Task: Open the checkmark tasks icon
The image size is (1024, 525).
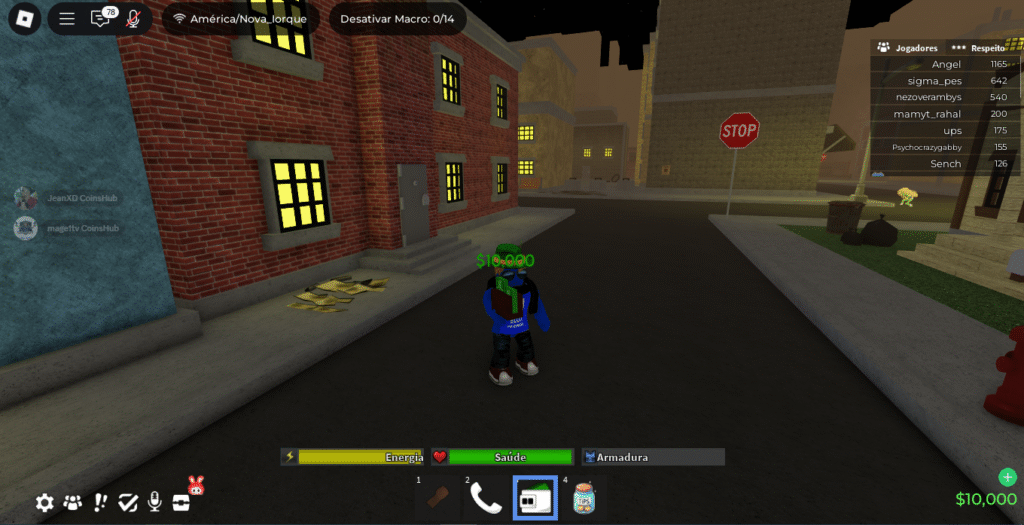Action: (128, 502)
